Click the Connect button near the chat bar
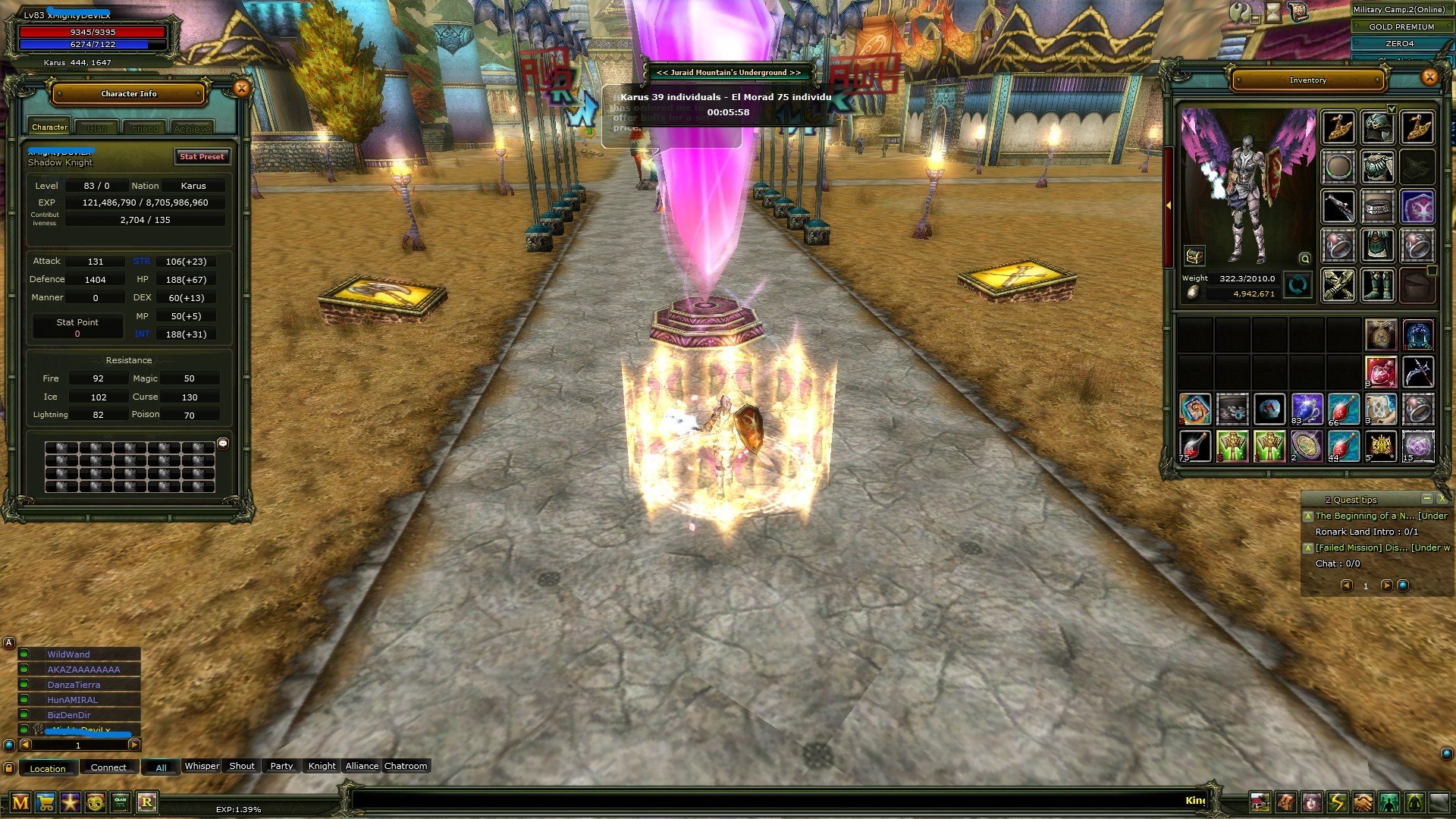The image size is (1456, 819). 109,767
